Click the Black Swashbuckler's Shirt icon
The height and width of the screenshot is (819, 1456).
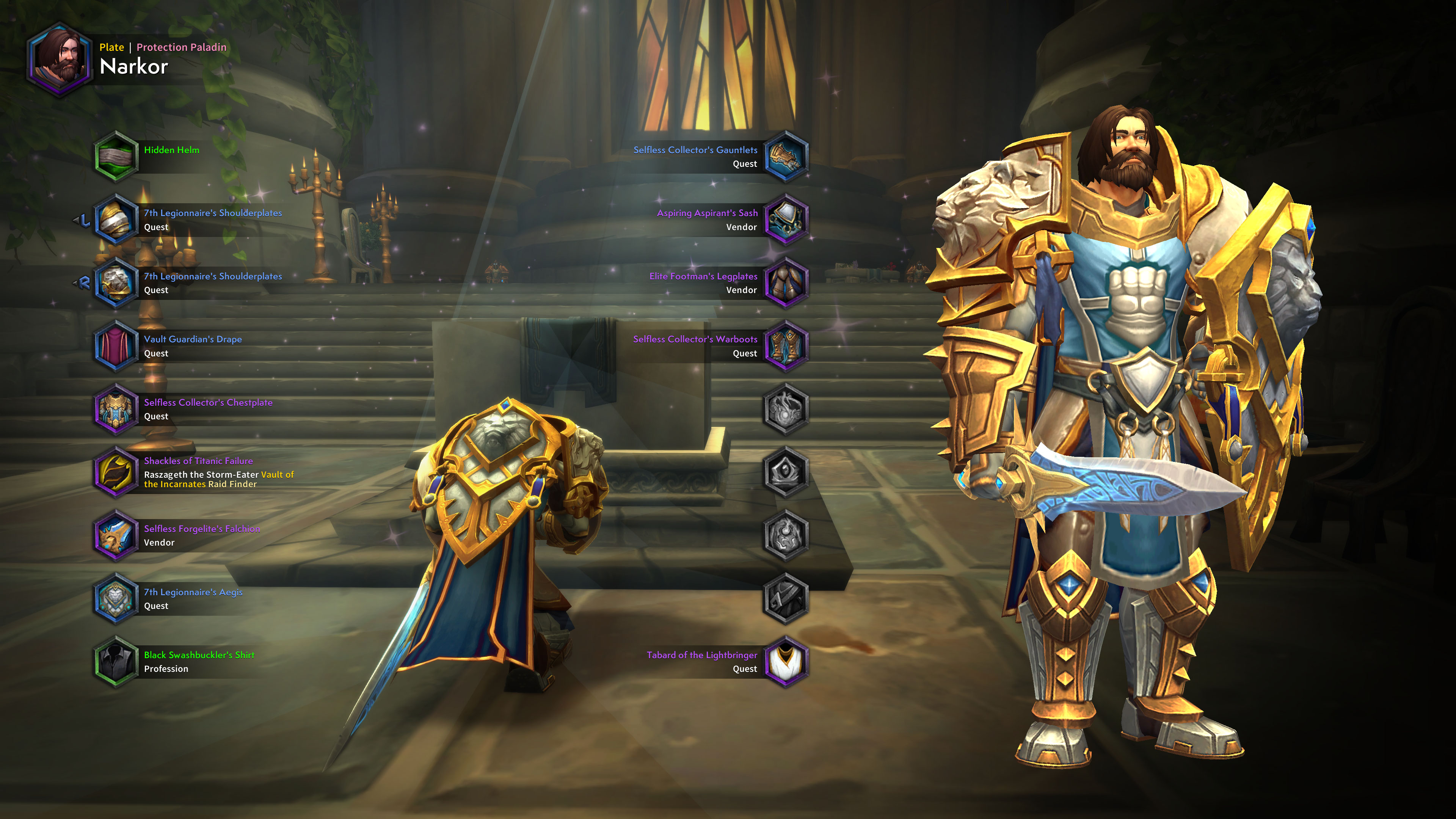[x=116, y=662]
